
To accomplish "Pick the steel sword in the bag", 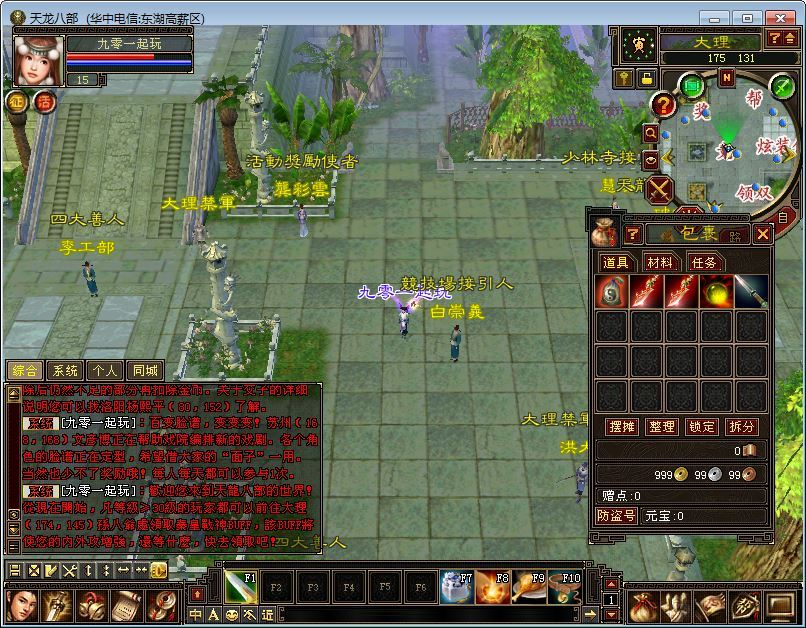I will point(750,292).
